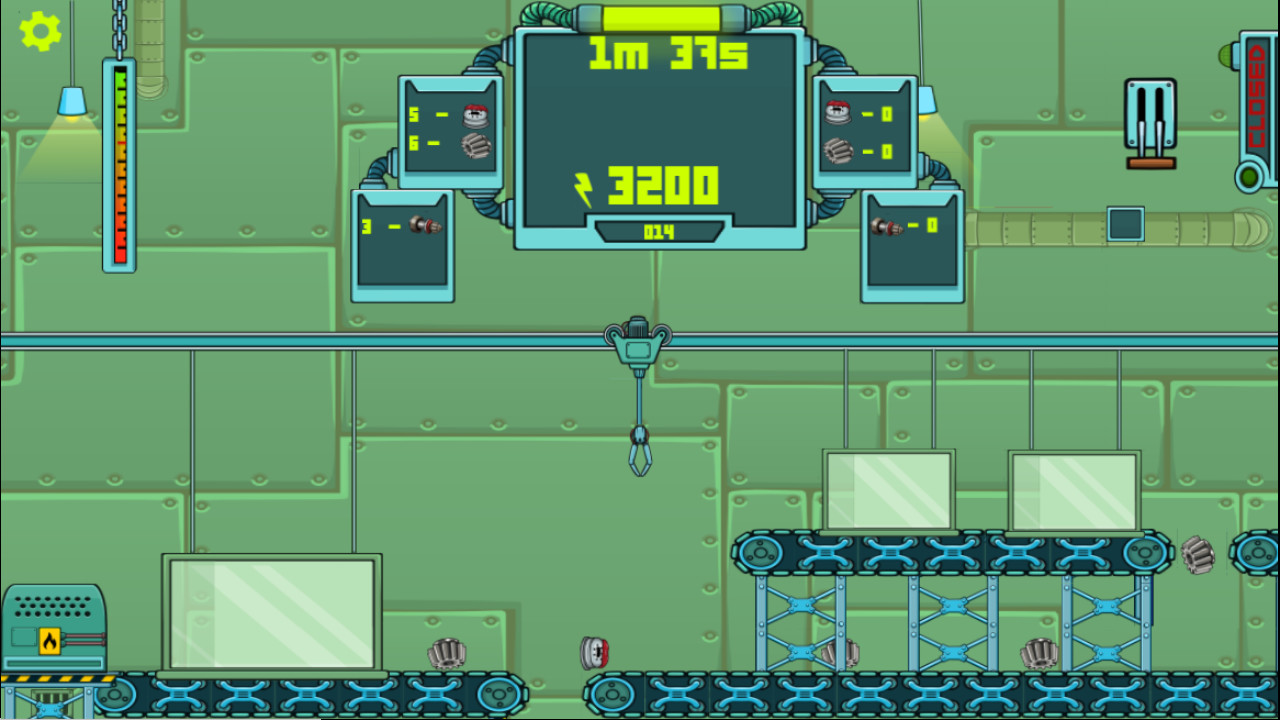Pull the double-handled lever switch on the wall
Image resolution: width=1280 pixels, height=720 pixels.
point(1148,110)
